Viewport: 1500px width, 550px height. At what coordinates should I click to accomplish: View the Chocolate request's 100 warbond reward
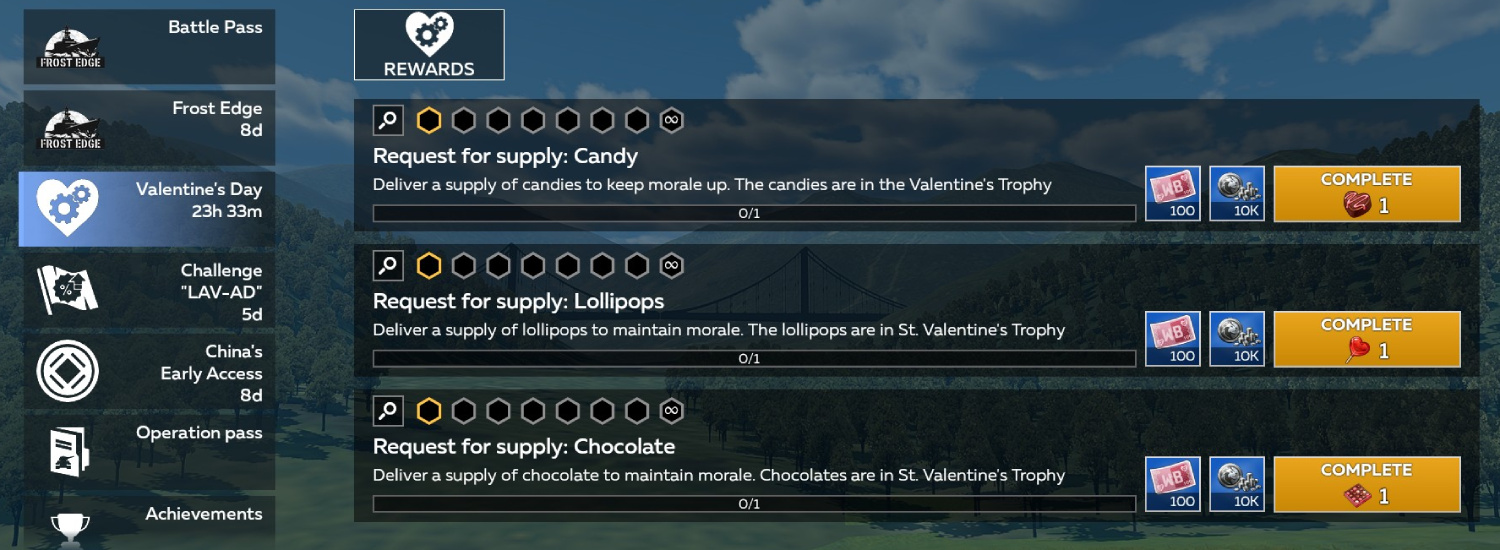1173,484
